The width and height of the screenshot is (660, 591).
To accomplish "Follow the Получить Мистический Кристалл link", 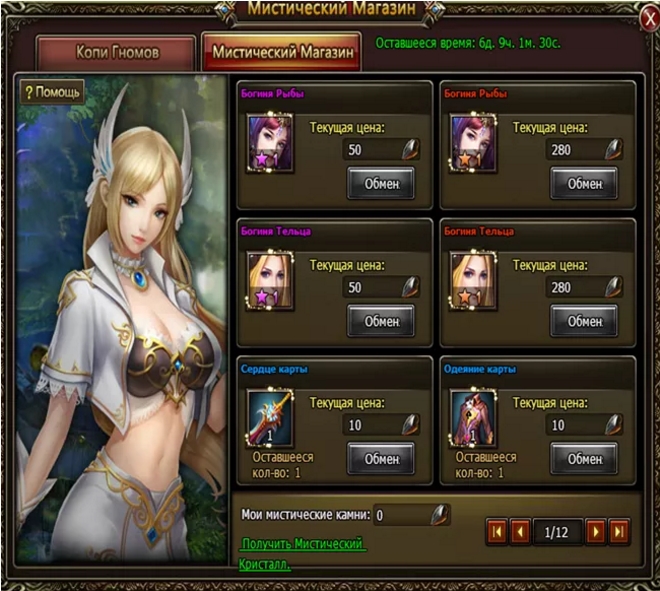I will tap(303, 543).
